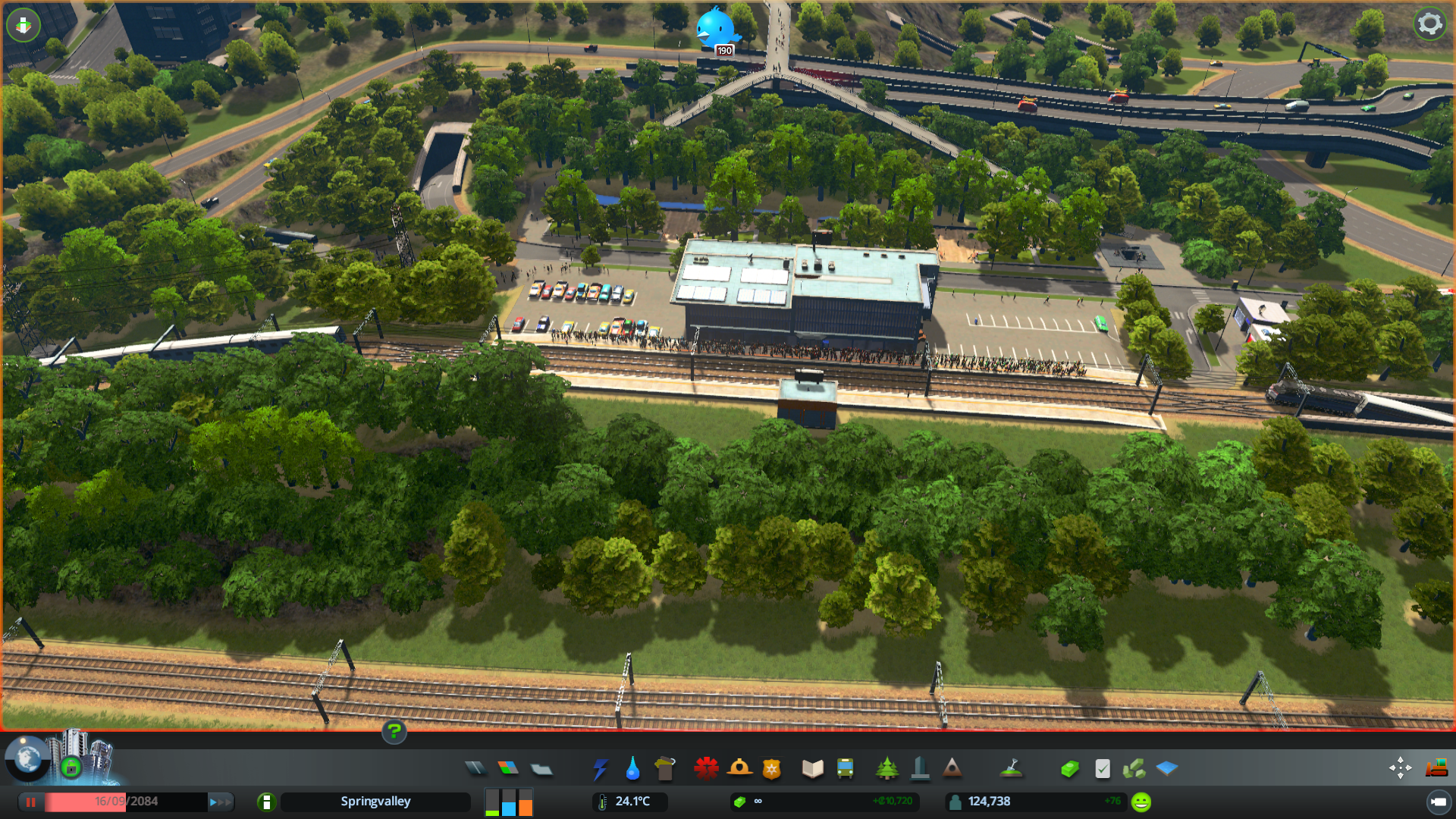Open the Economy budget panel

1069,768
